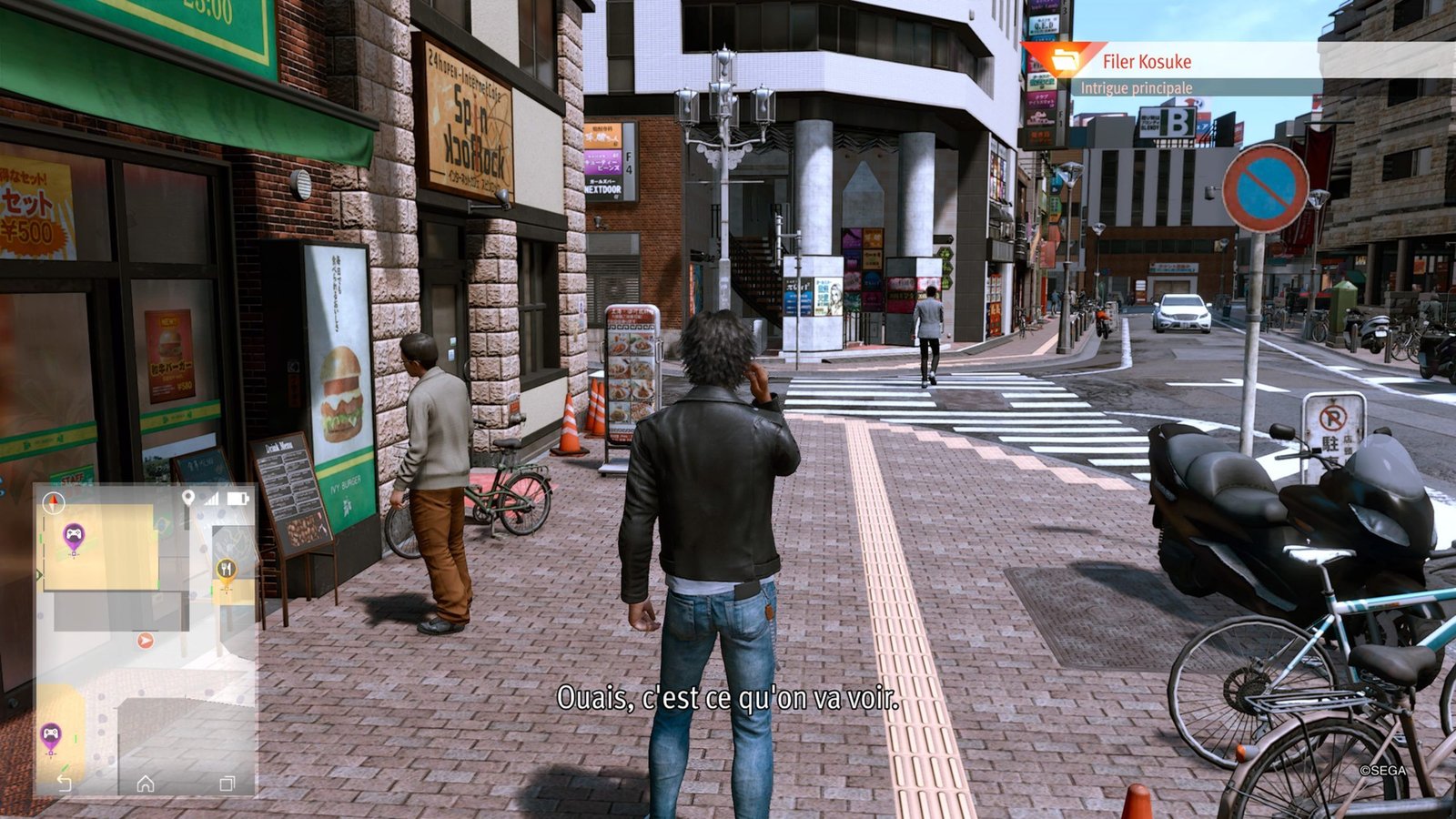Viewport: 1456px width, 819px height.
Task: Tap the phone's back arrow button
Action: point(64,783)
